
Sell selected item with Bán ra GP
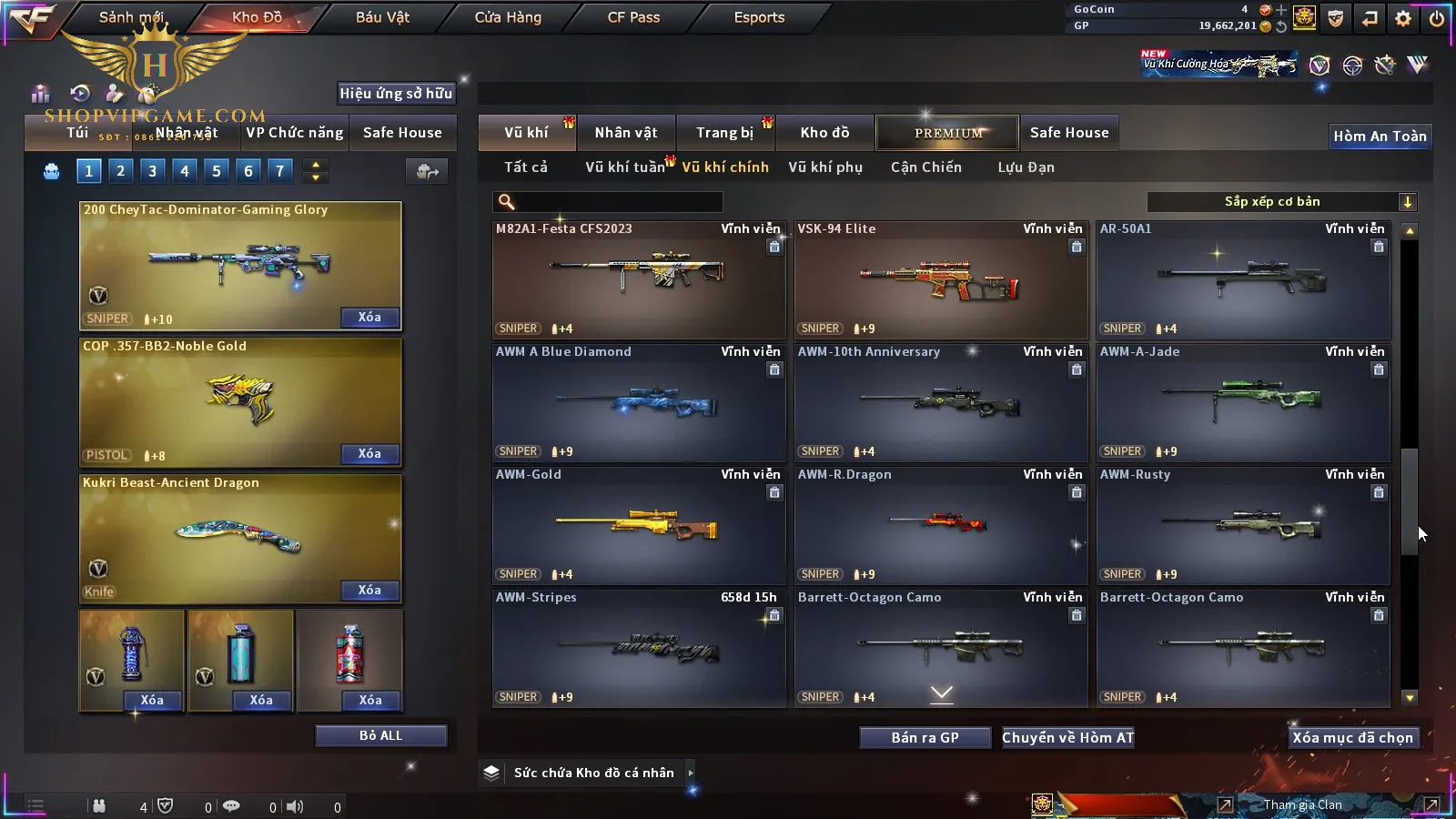click(x=925, y=738)
